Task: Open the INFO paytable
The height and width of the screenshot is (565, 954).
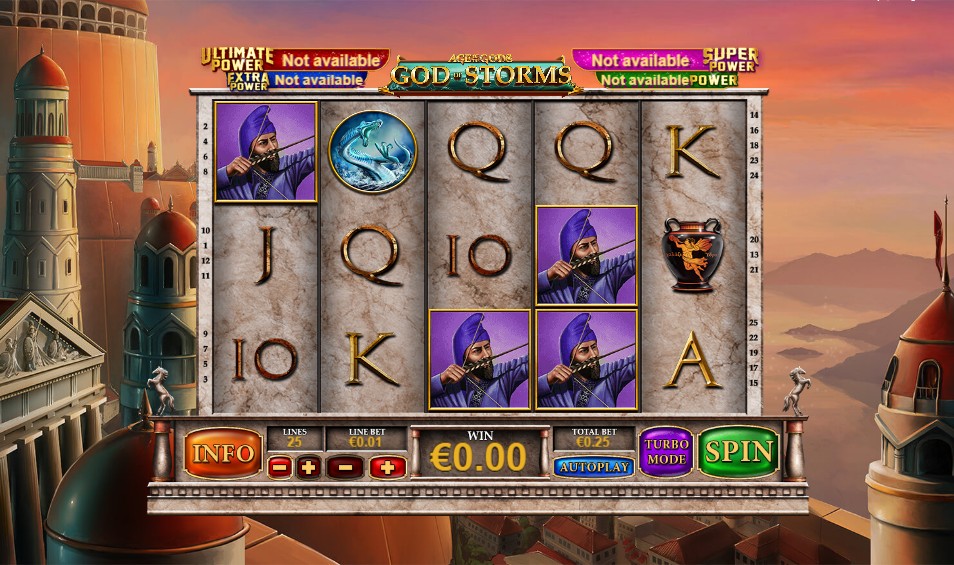Action: coord(222,453)
